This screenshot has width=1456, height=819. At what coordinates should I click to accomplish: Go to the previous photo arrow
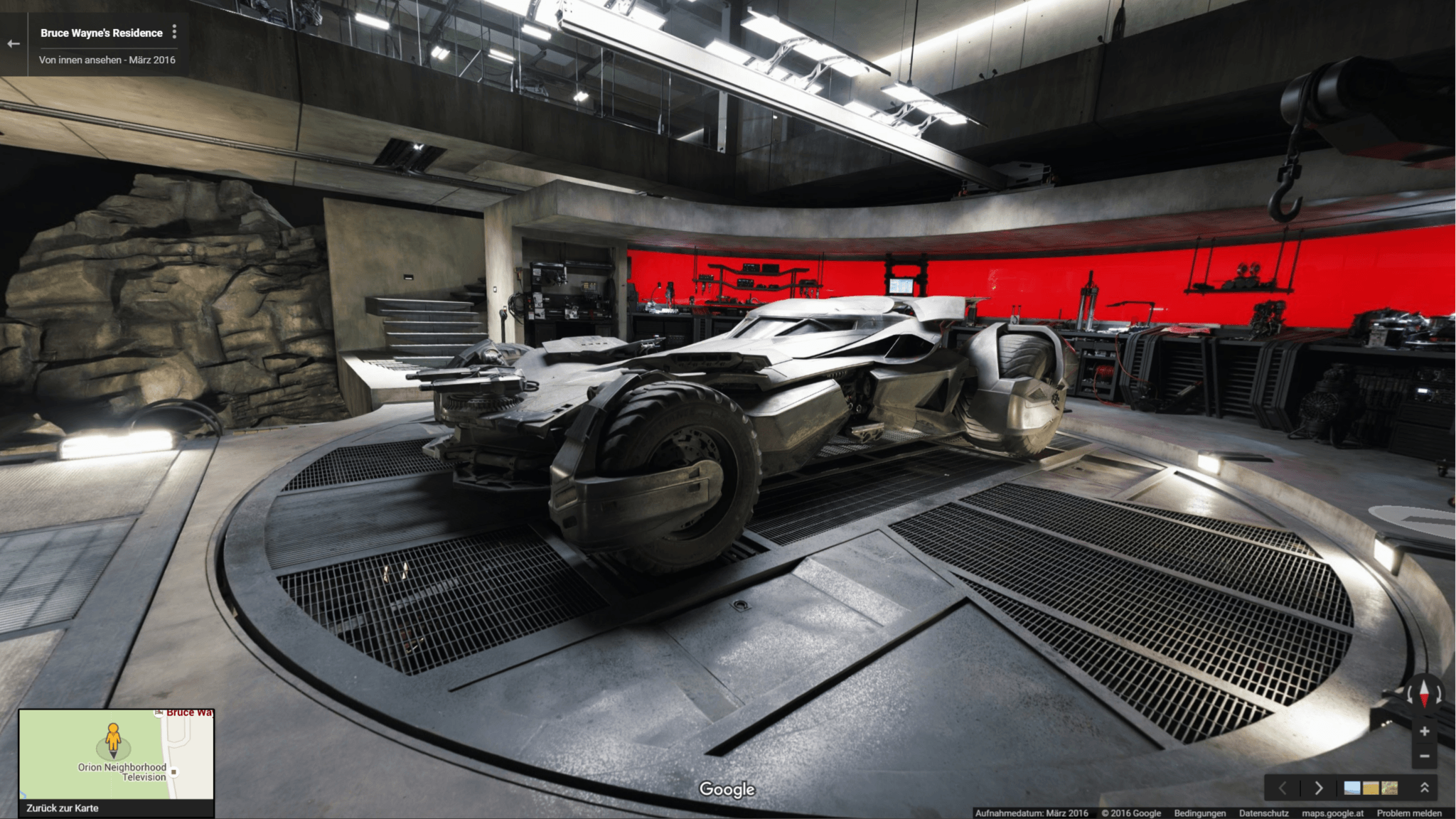point(1283,788)
